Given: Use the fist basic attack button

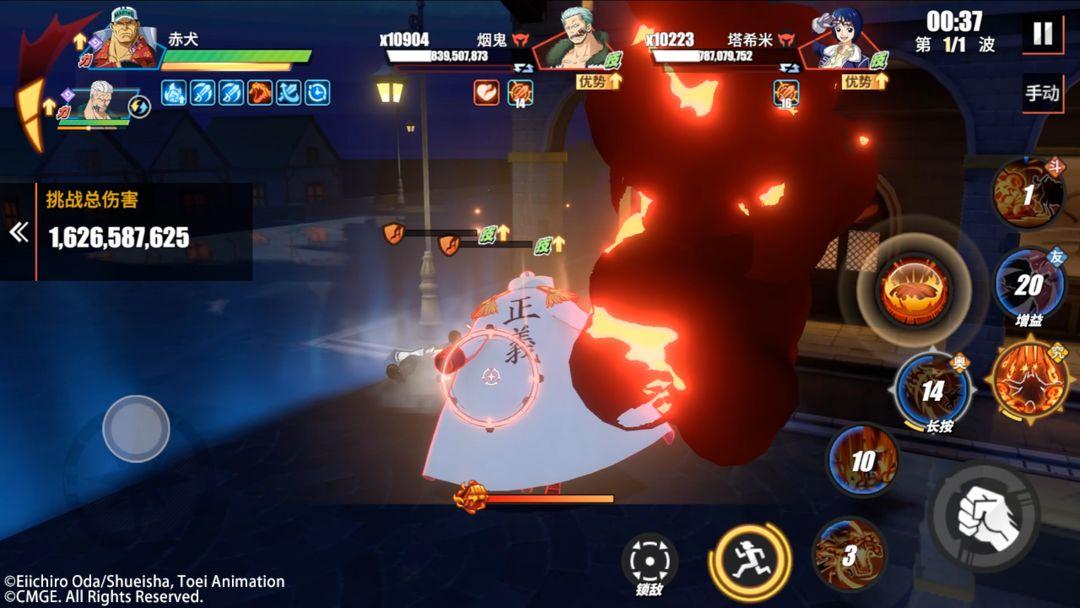Looking at the screenshot, I should point(984,515).
